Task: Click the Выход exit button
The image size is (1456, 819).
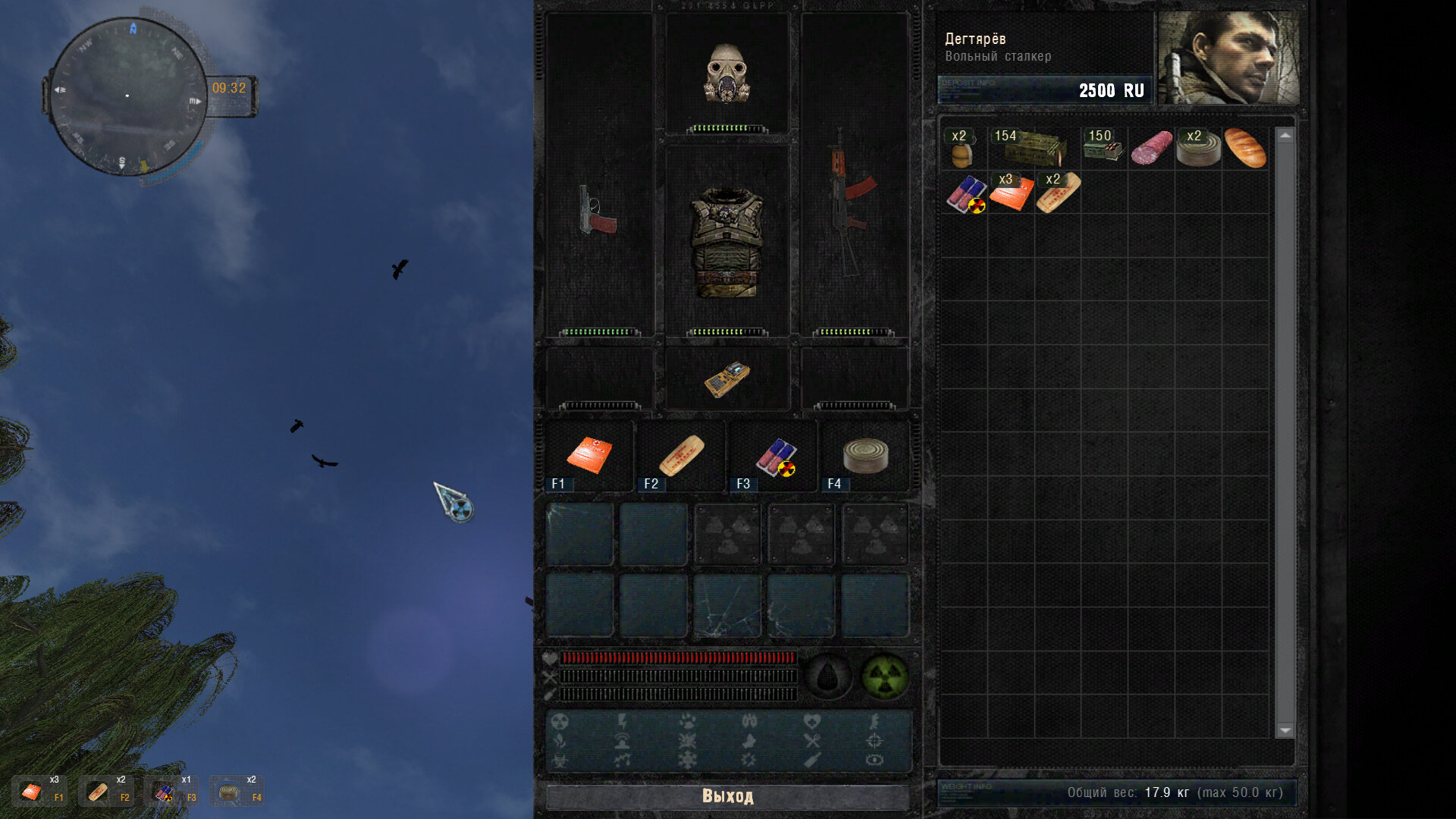Action: point(727,796)
